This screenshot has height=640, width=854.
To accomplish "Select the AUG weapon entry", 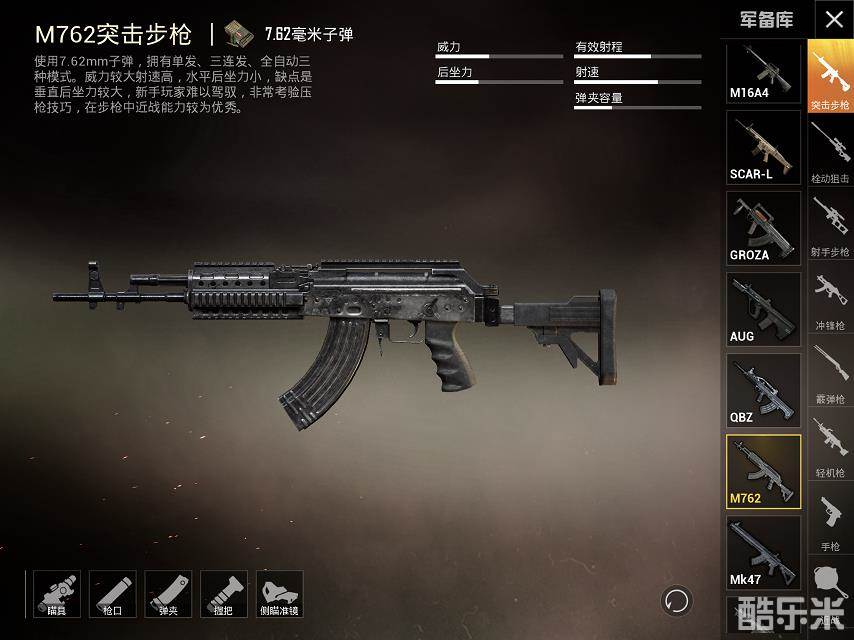I will click(x=763, y=309).
